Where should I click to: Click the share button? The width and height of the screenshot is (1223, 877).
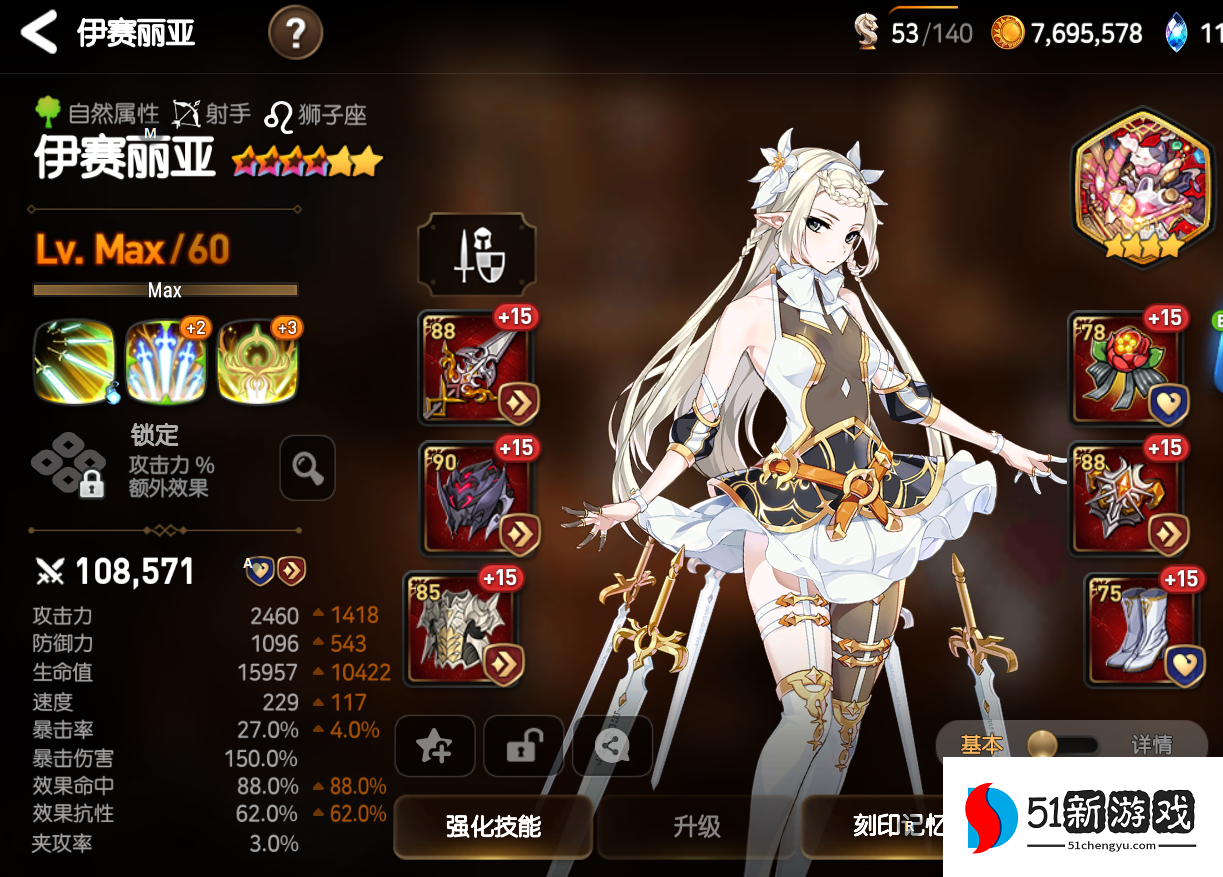(x=611, y=746)
